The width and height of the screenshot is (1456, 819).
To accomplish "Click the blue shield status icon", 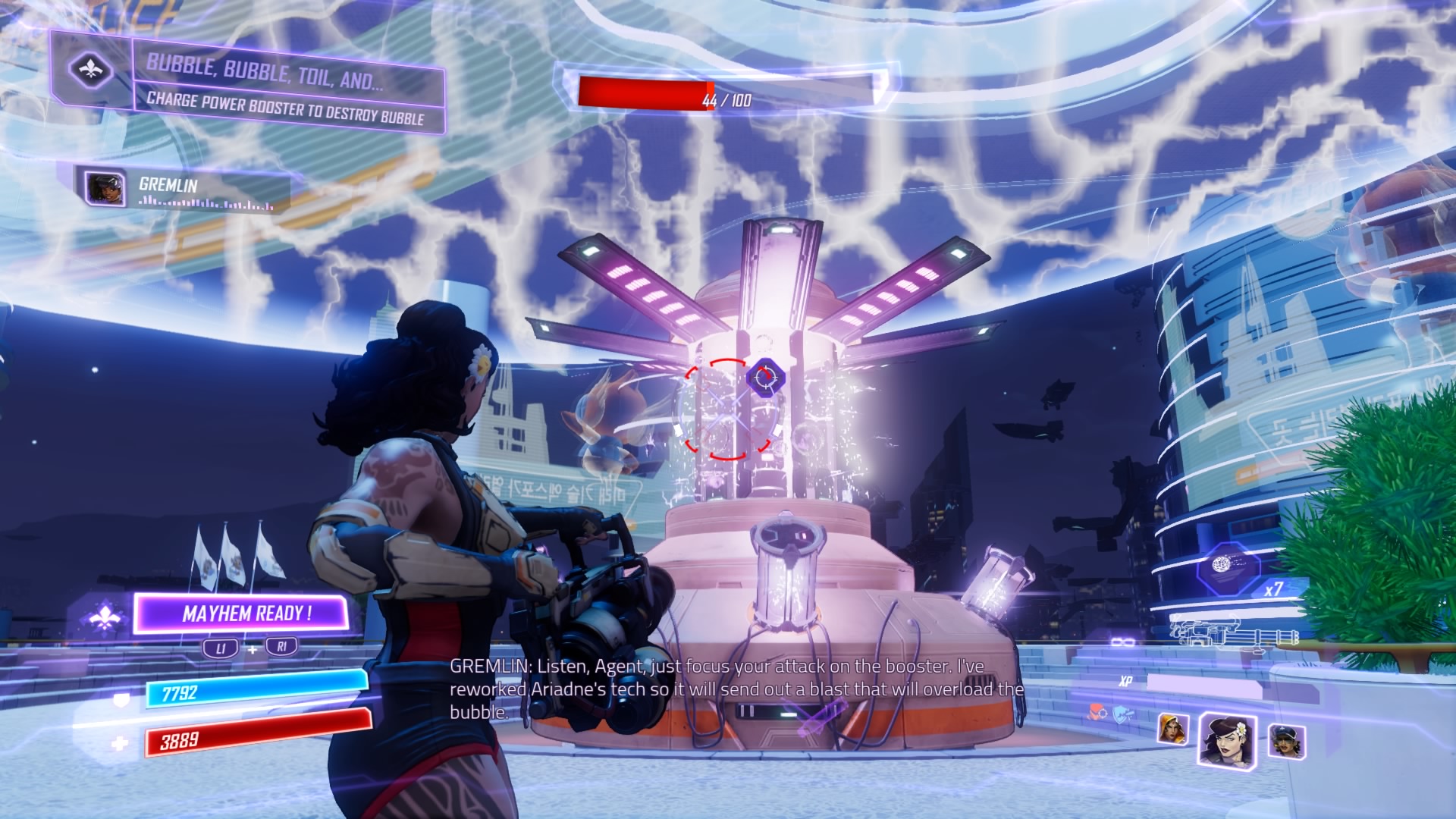I will coord(1121,714).
